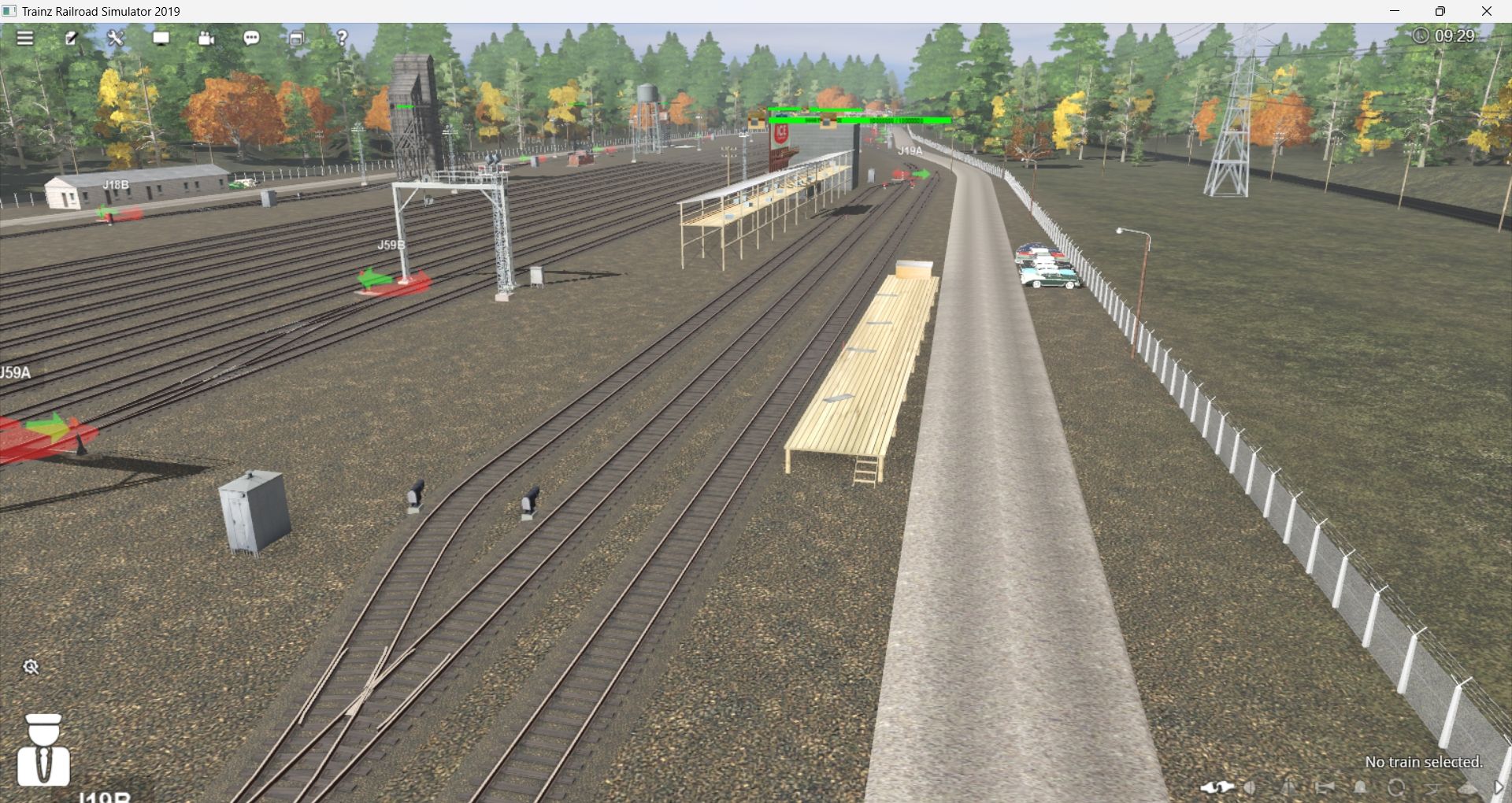Expand the driver control bar arrow
Viewport: 1512px width, 803px height.
tap(1499, 787)
